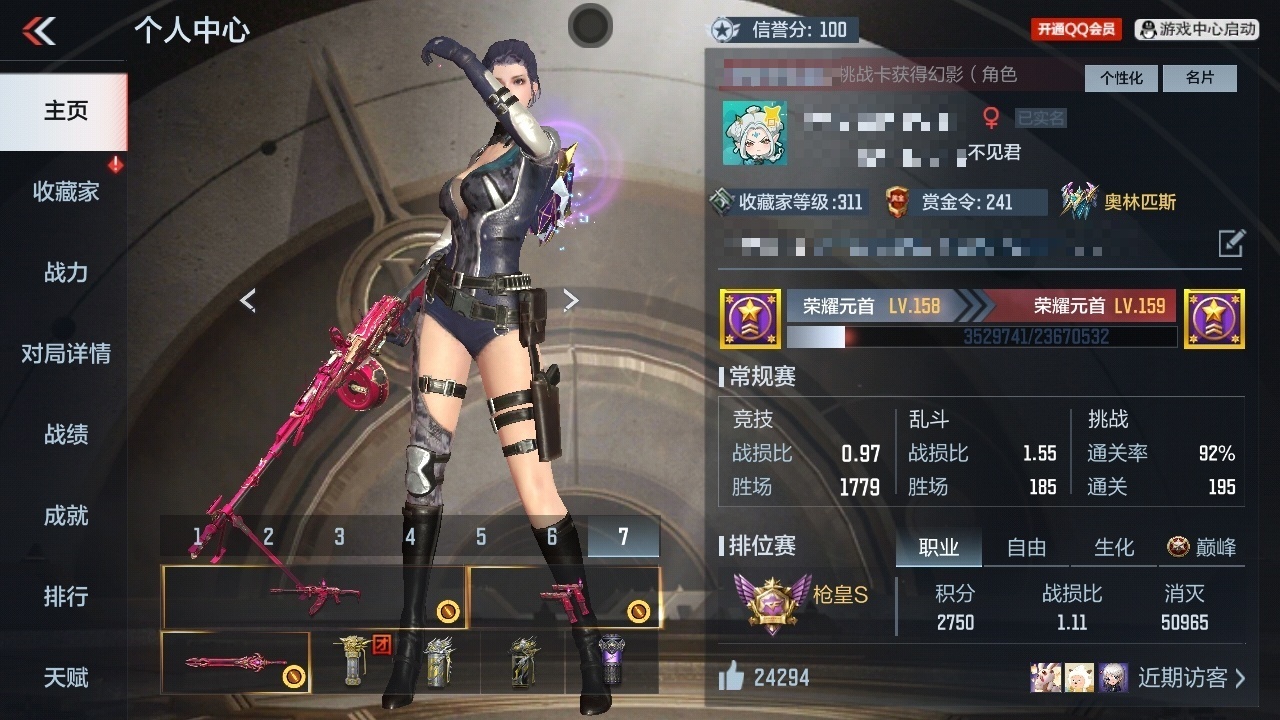The height and width of the screenshot is (720, 1280).
Task: Open 对局详情 match details
Action: [65, 354]
